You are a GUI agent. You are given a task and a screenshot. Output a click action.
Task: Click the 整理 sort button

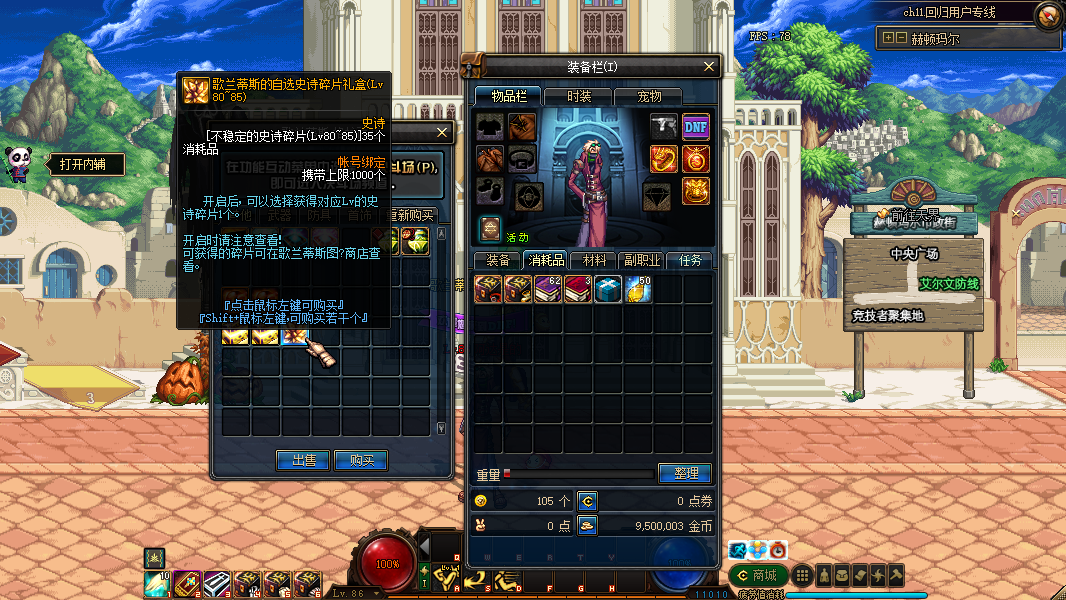685,473
